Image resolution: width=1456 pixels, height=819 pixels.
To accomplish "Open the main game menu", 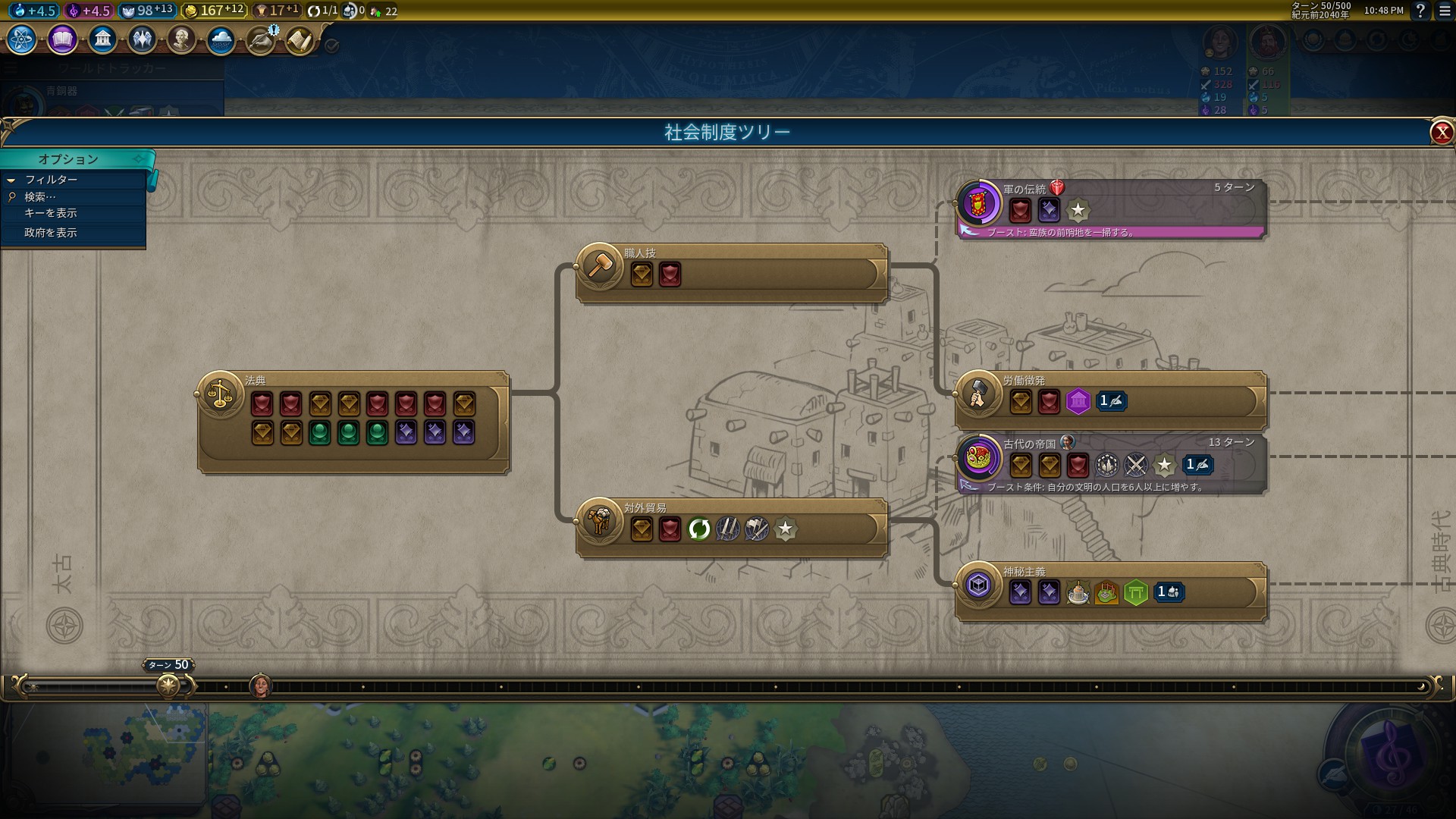I will 1445,11.
